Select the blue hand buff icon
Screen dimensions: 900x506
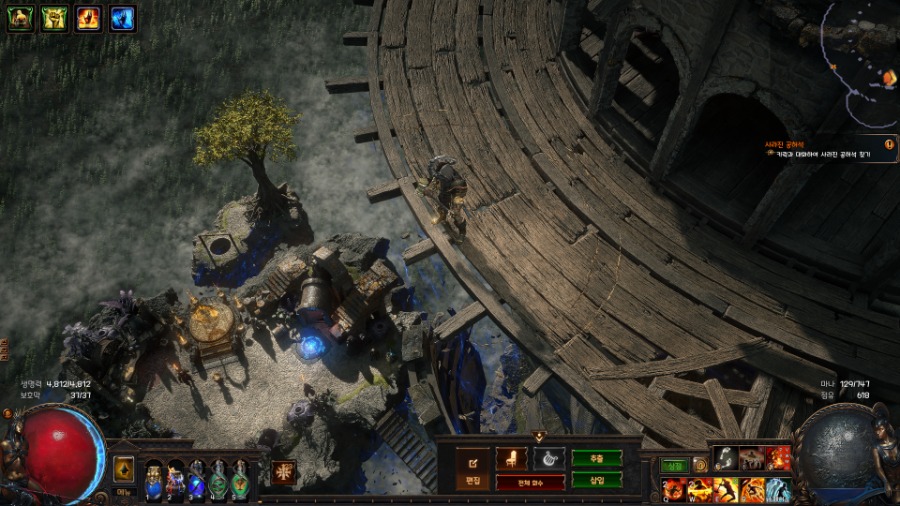(x=122, y=19)
